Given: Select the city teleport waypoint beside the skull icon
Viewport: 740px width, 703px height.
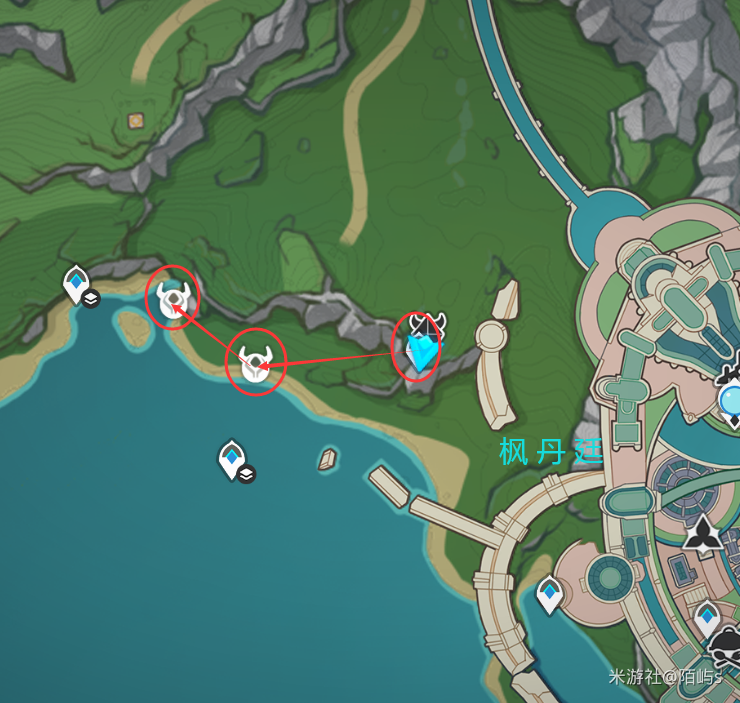Looking at the screenshot, I should tap(707, 618).
